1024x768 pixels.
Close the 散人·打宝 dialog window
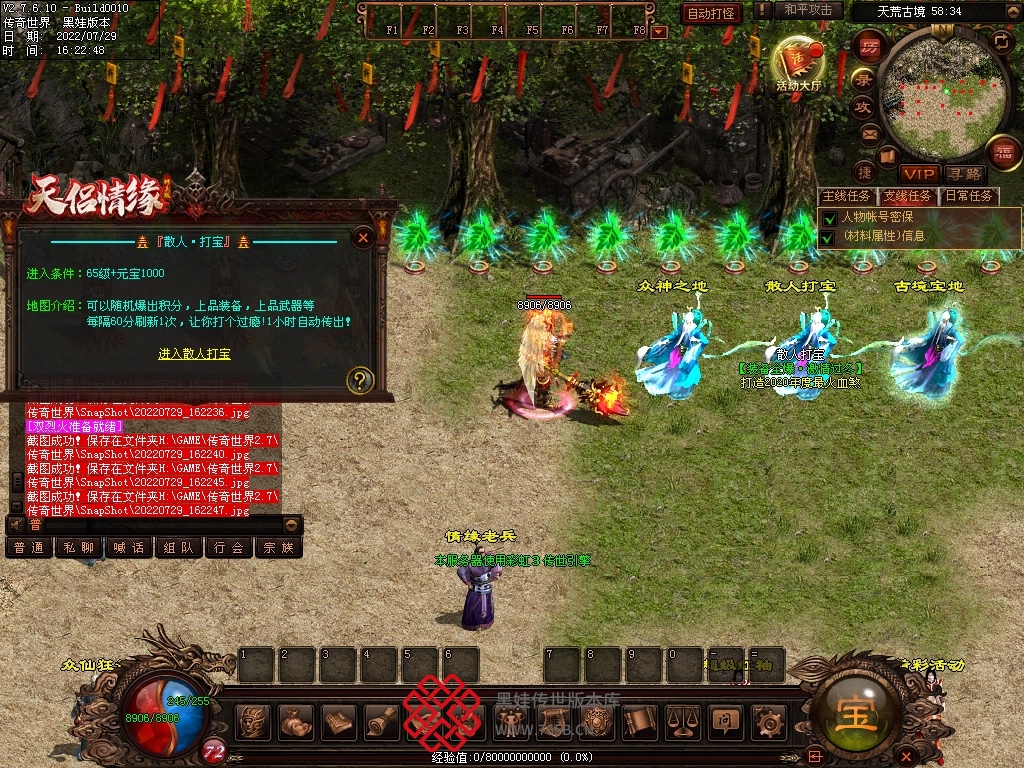click(x=364, y=237)
